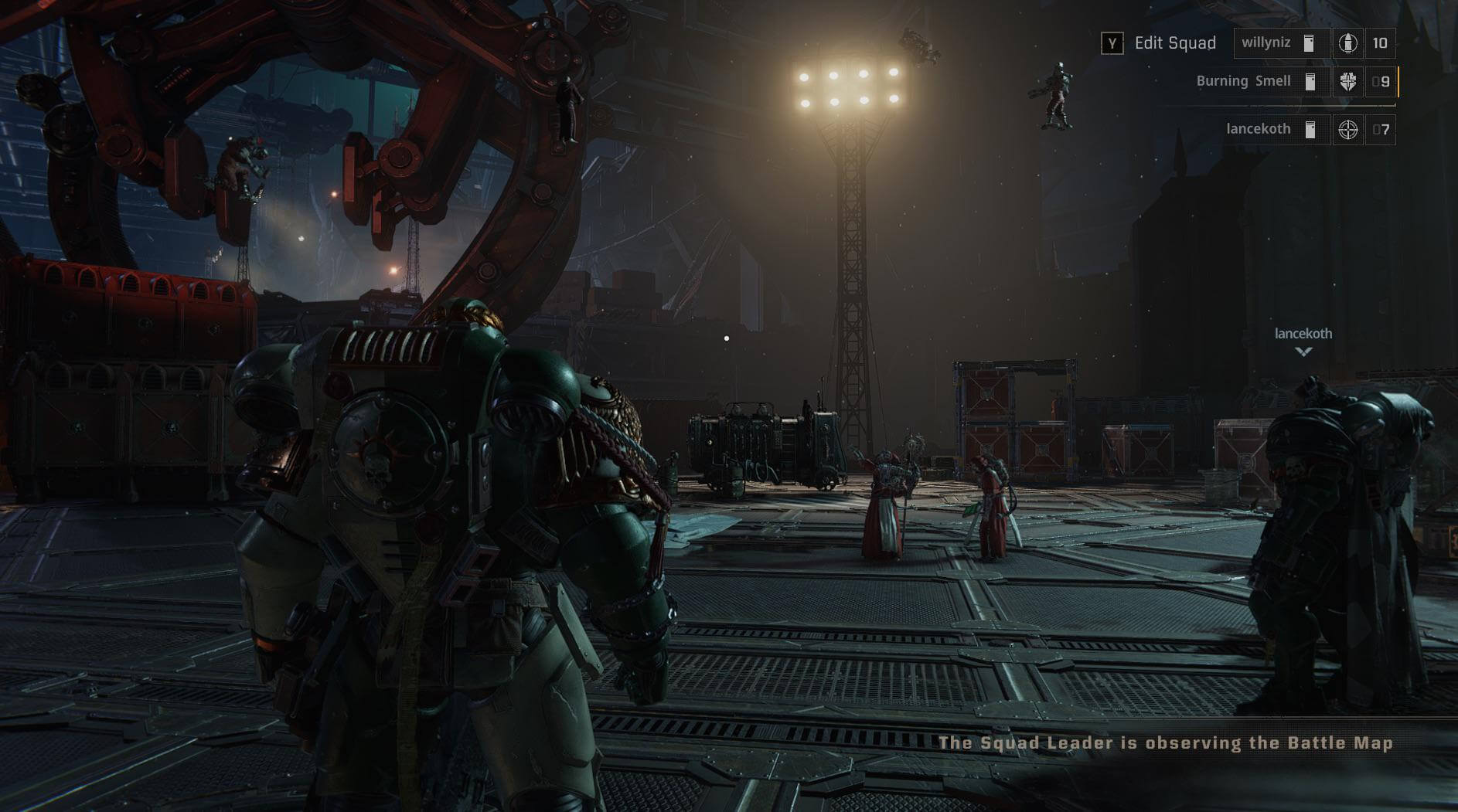This screenshot has height=812, width=1458.
Task: Open the Edit Squad option
Action: (x=1160, y=43)
